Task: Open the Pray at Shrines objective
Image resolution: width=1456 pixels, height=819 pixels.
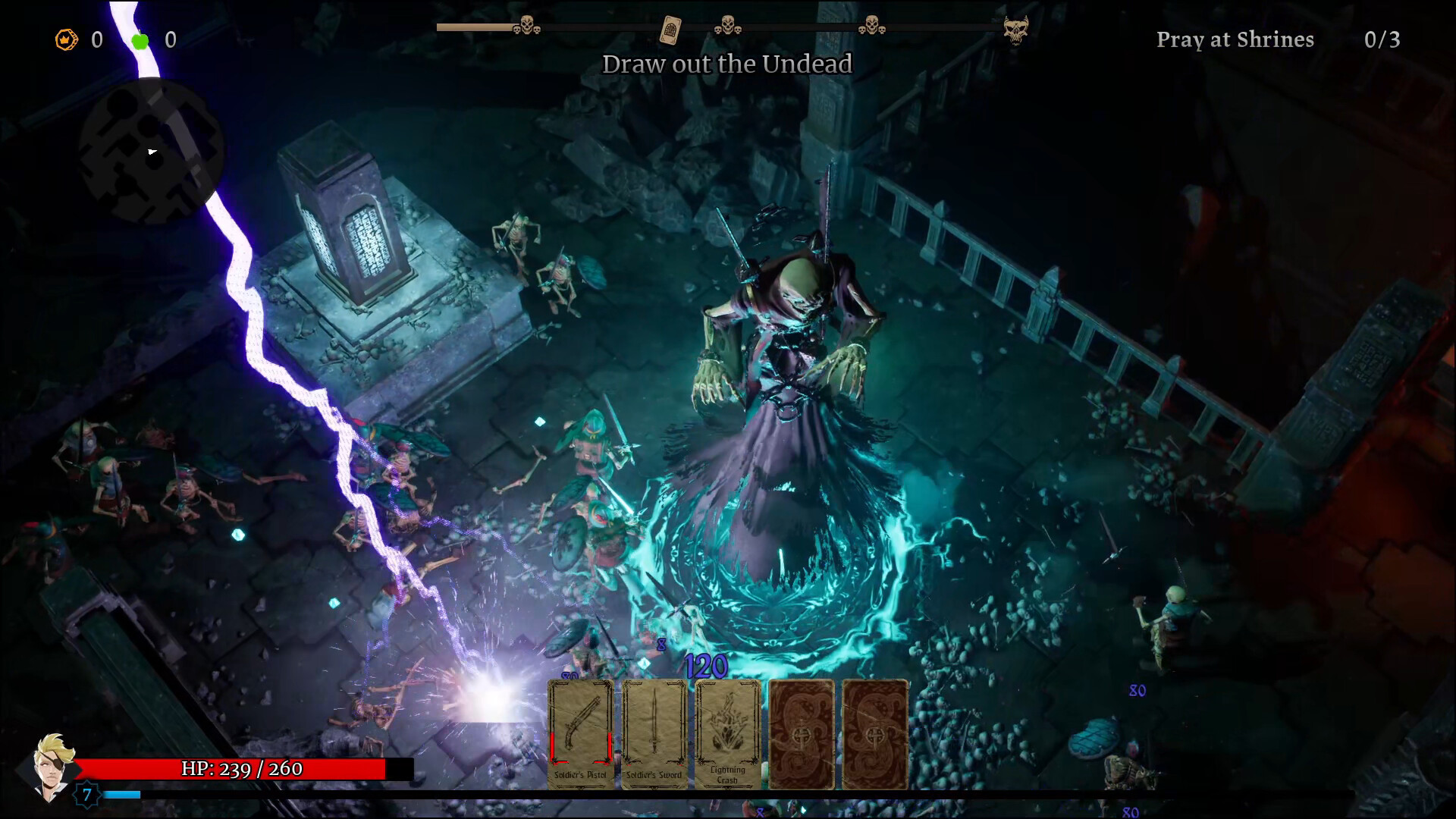Action: 1235,39
